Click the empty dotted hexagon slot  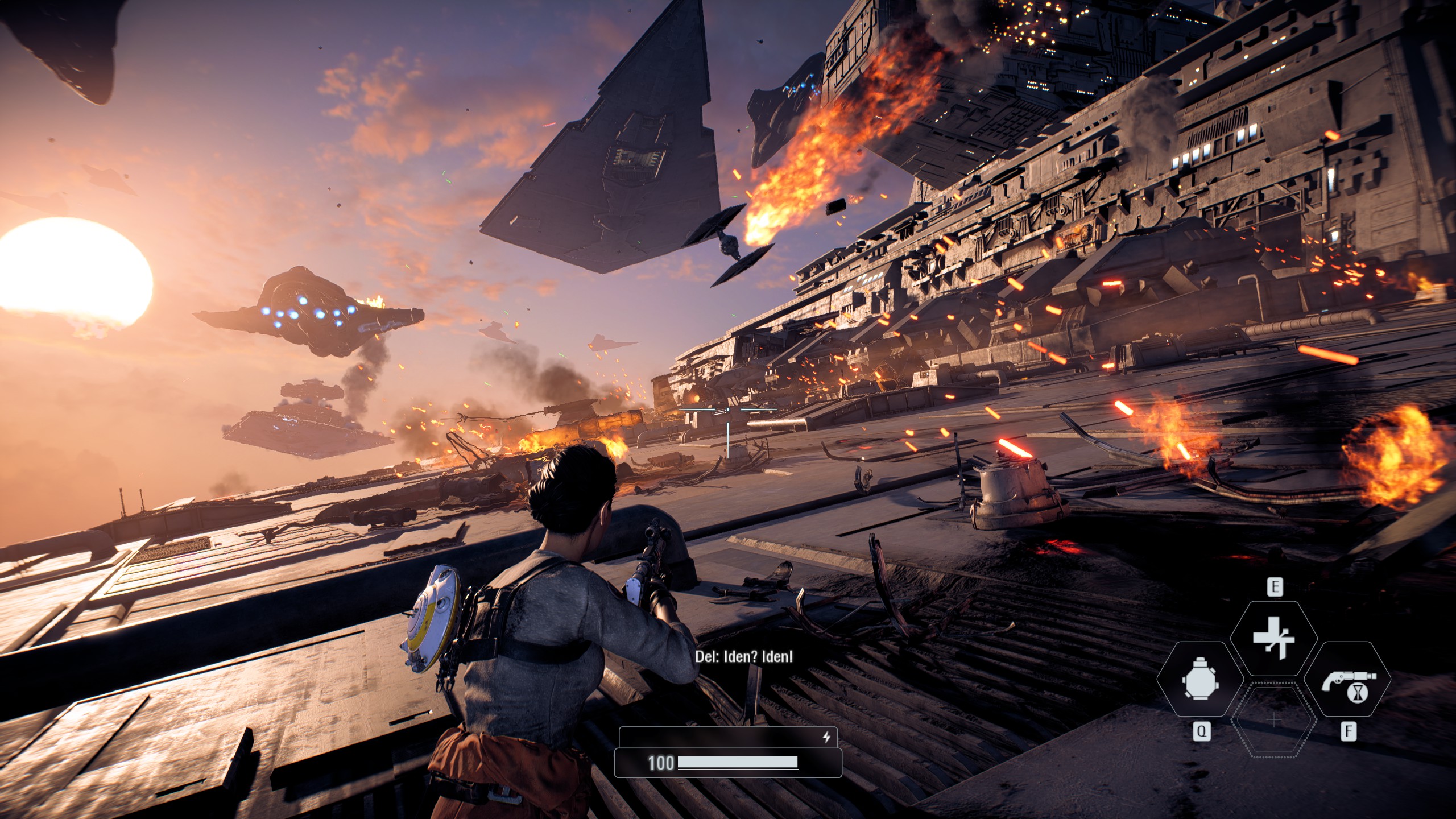coord(1274,721)
